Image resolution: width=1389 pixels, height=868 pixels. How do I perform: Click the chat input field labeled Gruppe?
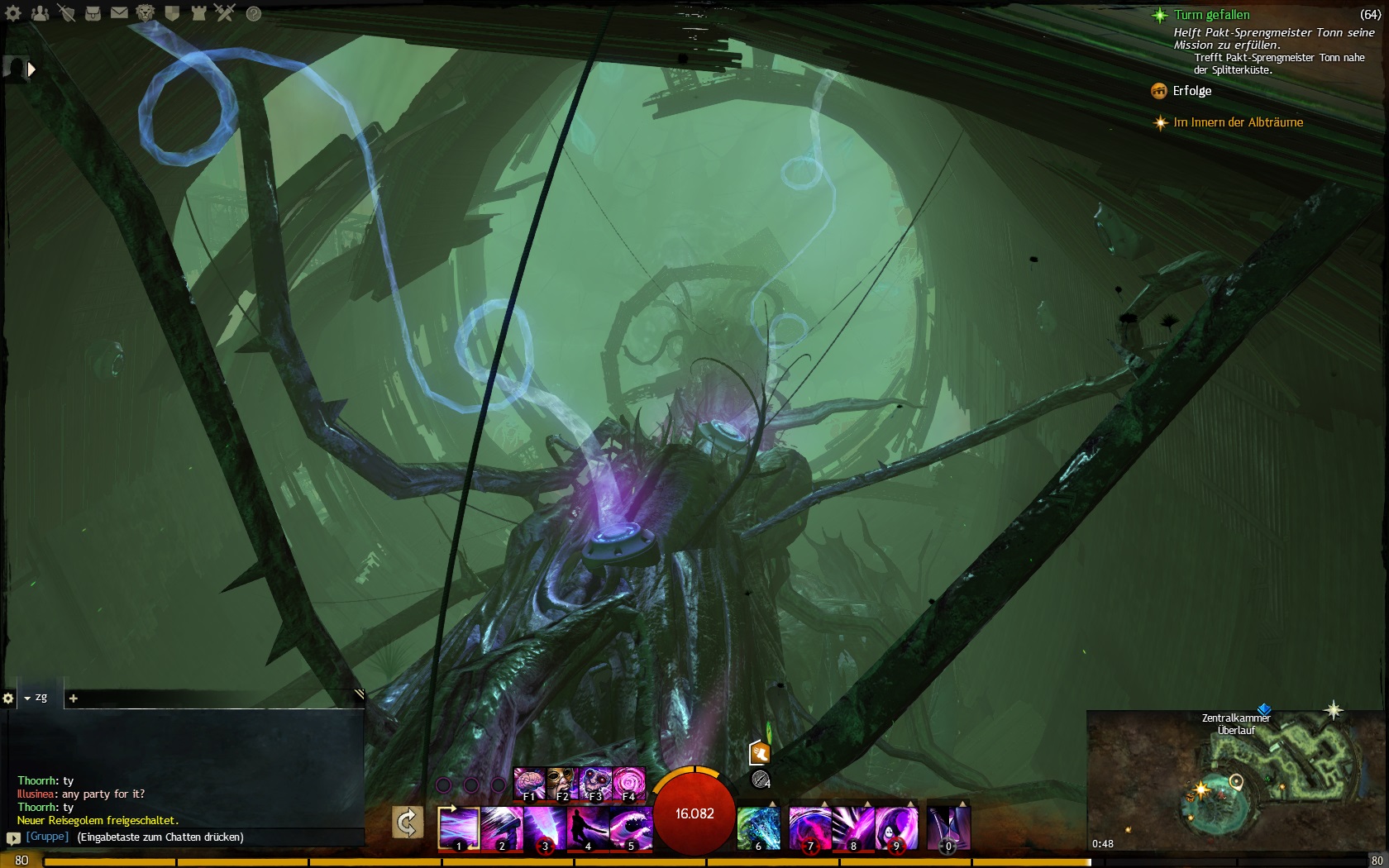pyautogui.click(x=190, y=837)
